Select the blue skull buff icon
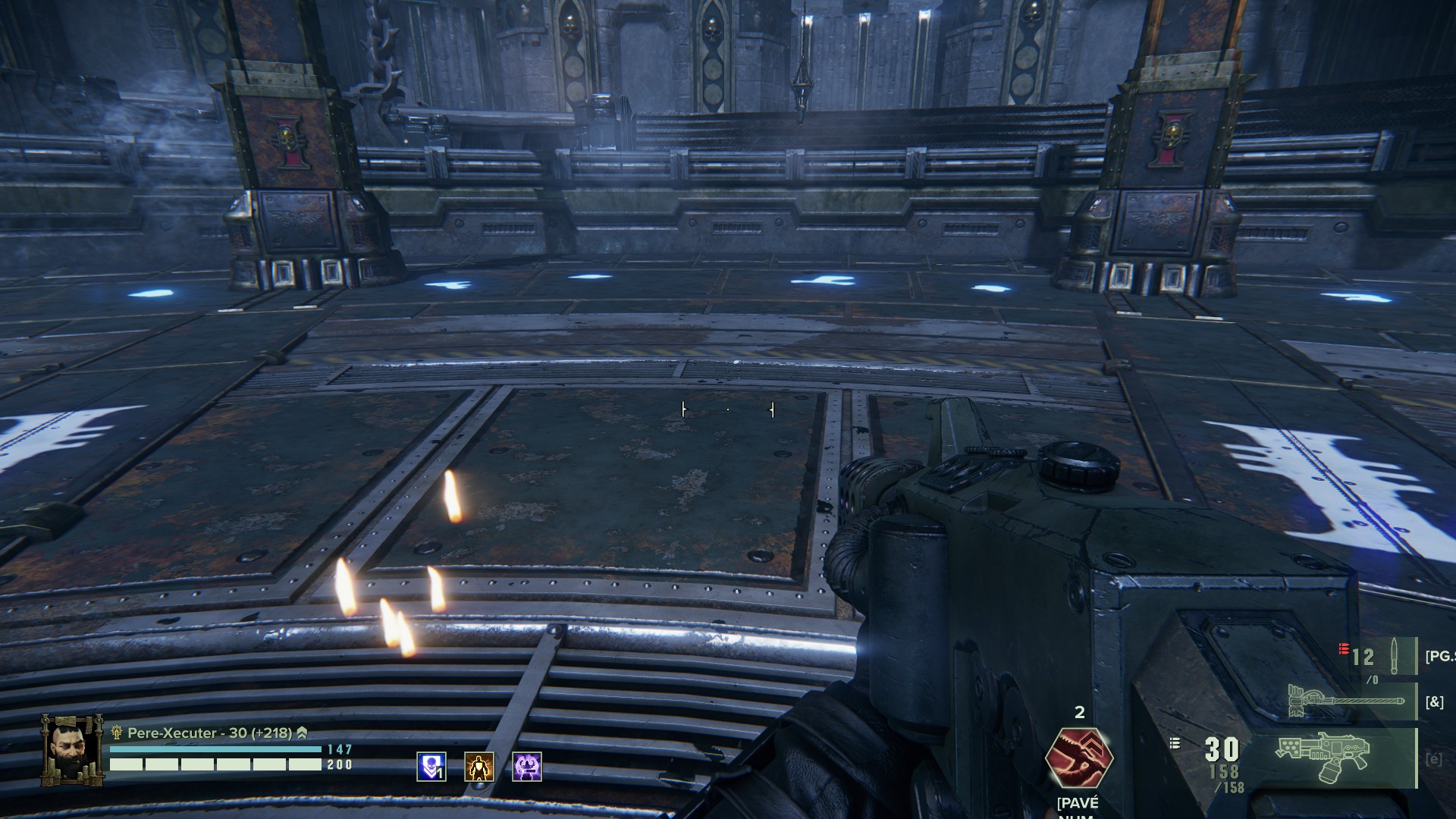 click(431, 767)
